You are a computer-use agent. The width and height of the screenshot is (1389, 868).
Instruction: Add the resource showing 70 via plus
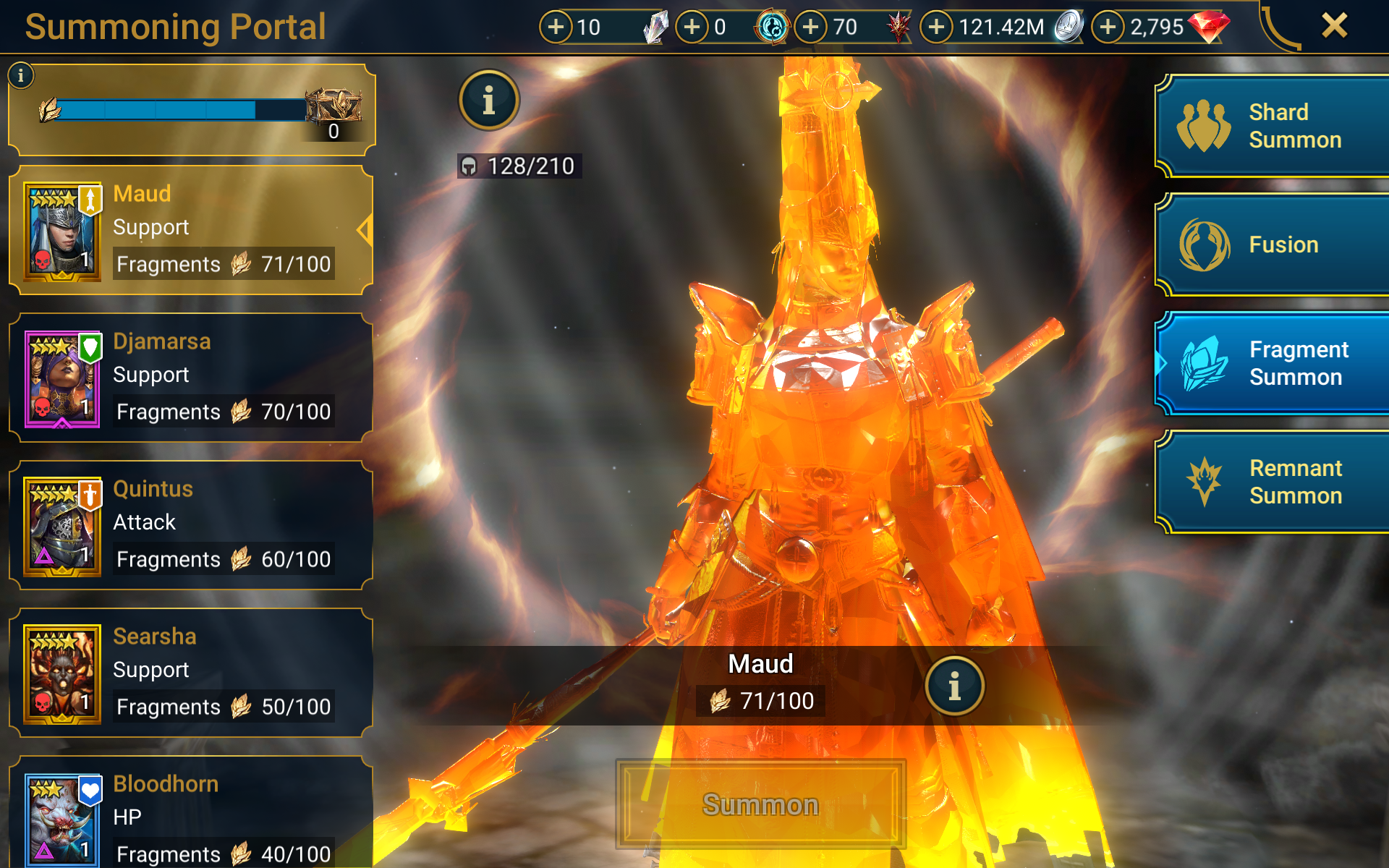click(x=811, y=27)
